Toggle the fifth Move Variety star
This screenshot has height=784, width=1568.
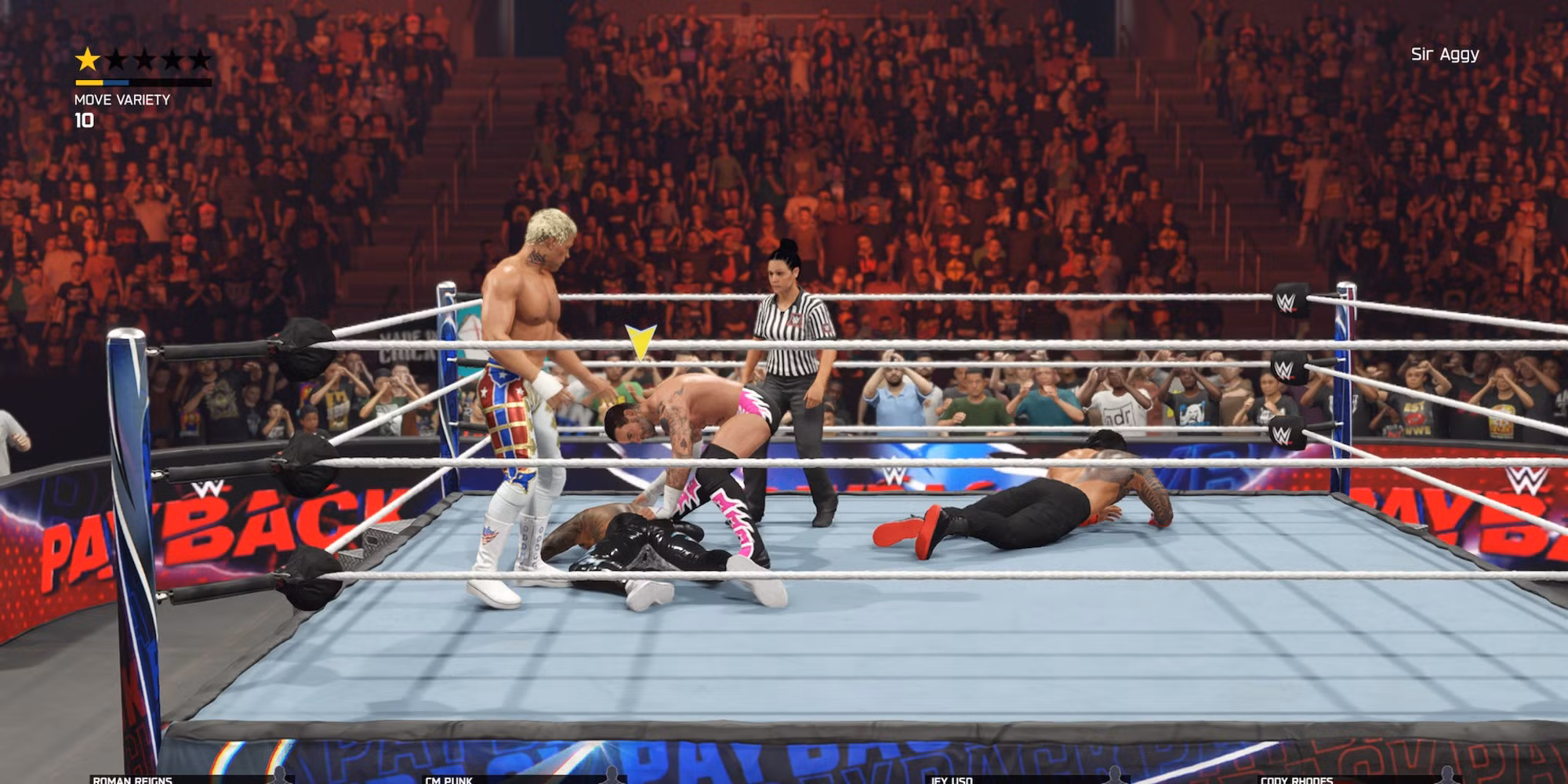(202, 57)
